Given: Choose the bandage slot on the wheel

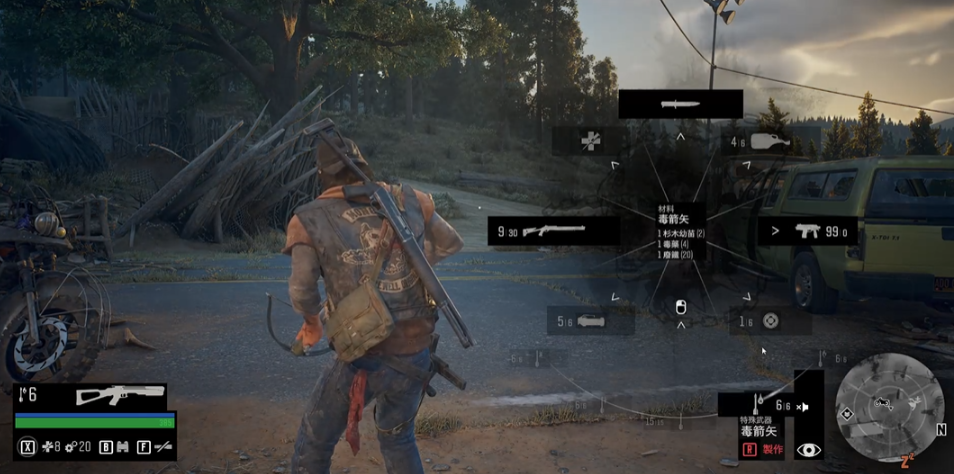Looking at the screenshot, I should coord(590,141).
